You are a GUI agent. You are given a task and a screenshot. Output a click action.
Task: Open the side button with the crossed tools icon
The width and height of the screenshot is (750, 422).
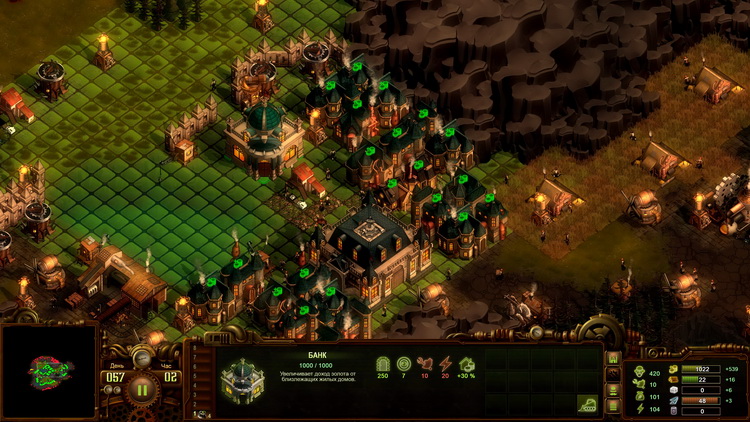tap(614, 373)
